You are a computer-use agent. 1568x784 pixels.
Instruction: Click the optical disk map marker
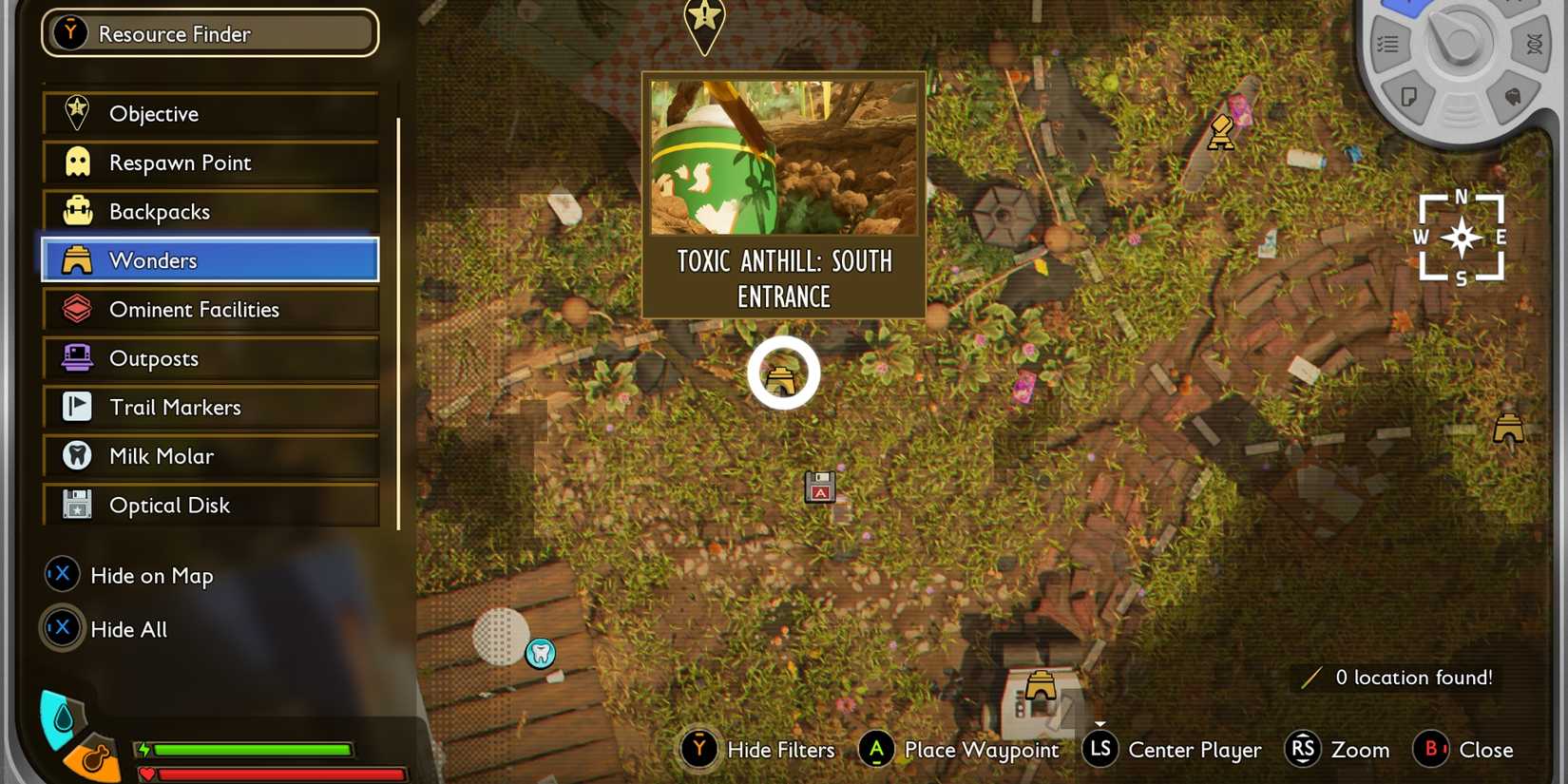[x=819, y=487]
